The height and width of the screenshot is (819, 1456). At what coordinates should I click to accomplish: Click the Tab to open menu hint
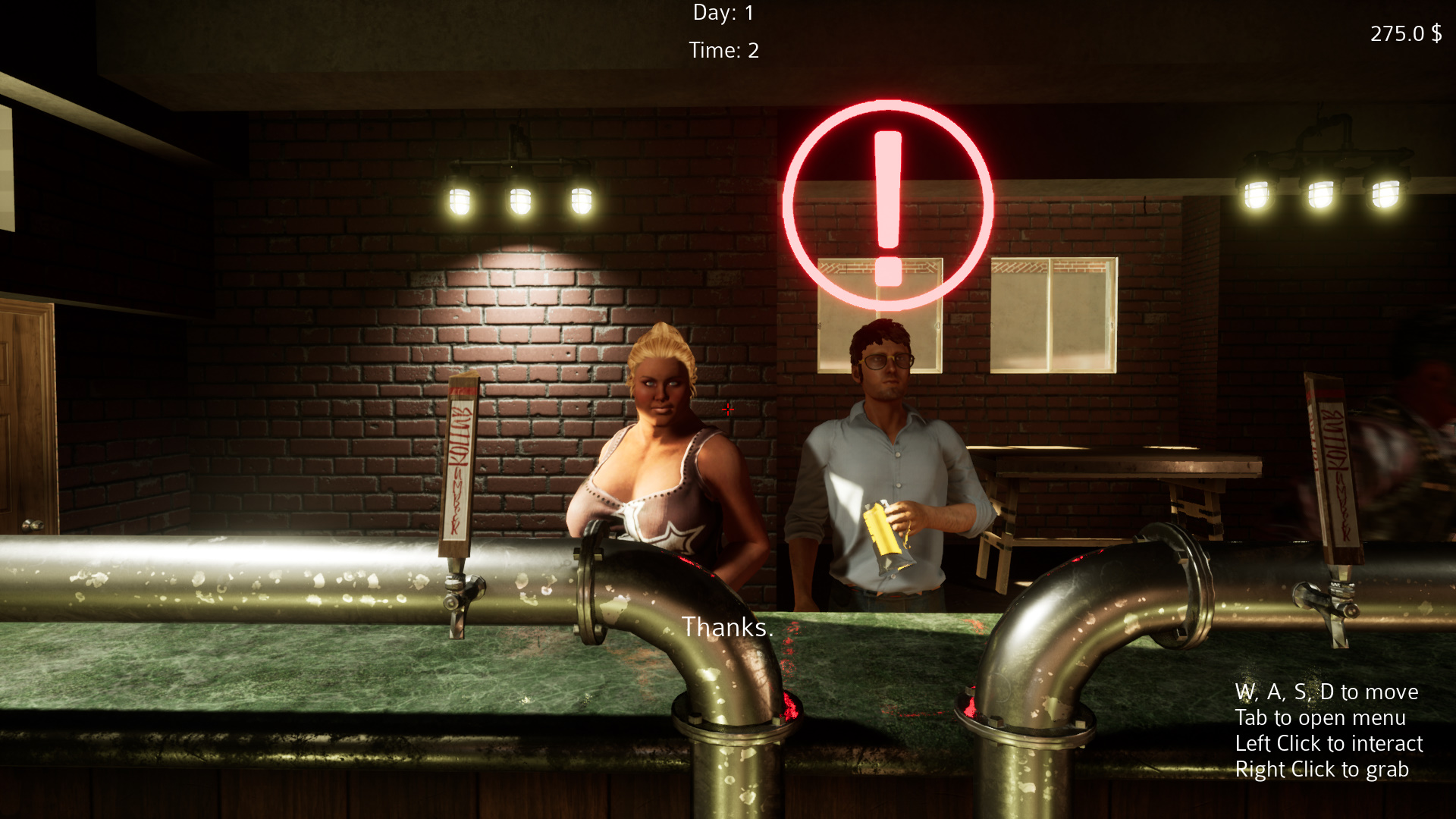[1319, 717]
